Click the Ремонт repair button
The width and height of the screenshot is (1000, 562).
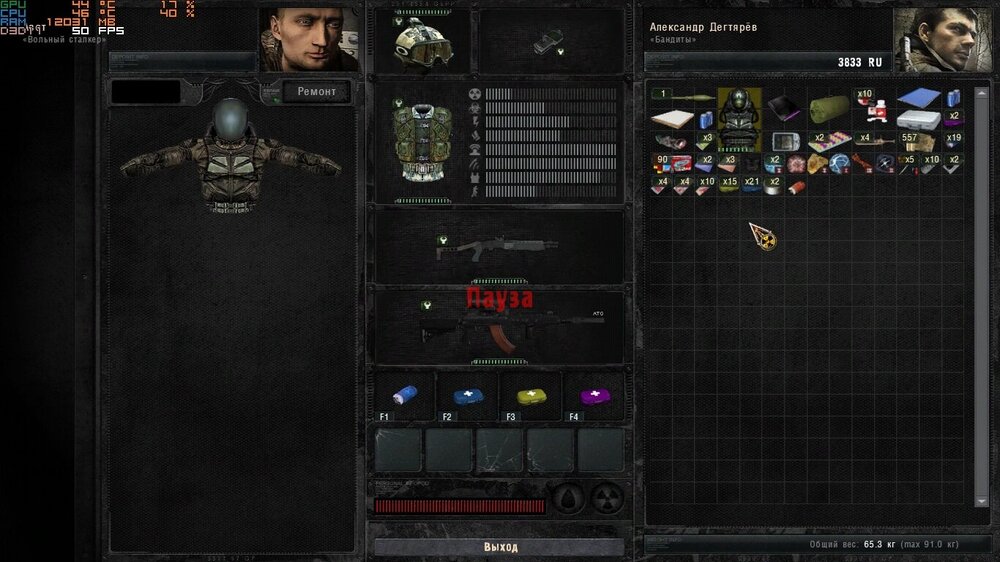click(317, 92)
